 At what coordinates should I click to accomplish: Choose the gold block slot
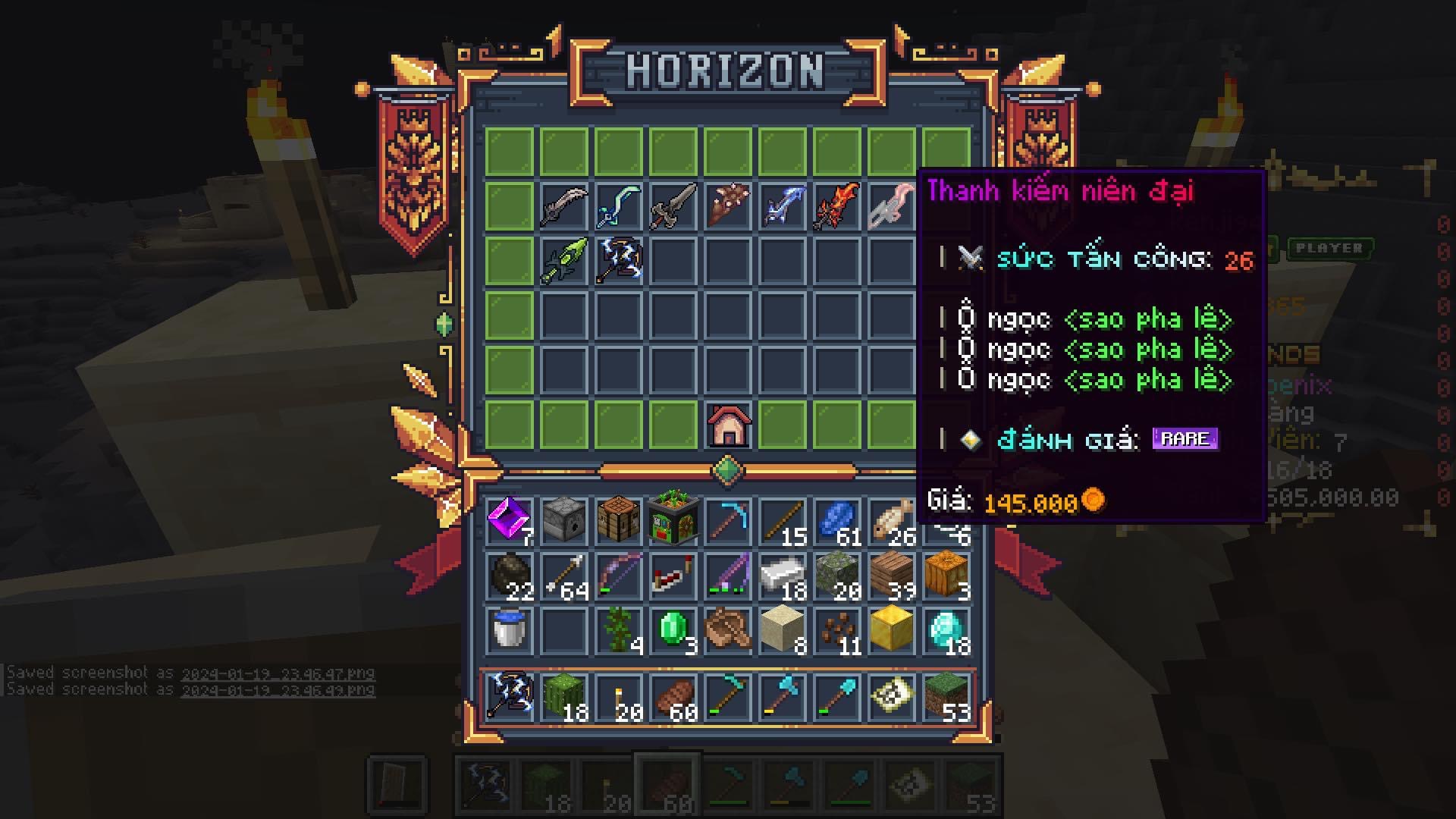click(891, 629)
